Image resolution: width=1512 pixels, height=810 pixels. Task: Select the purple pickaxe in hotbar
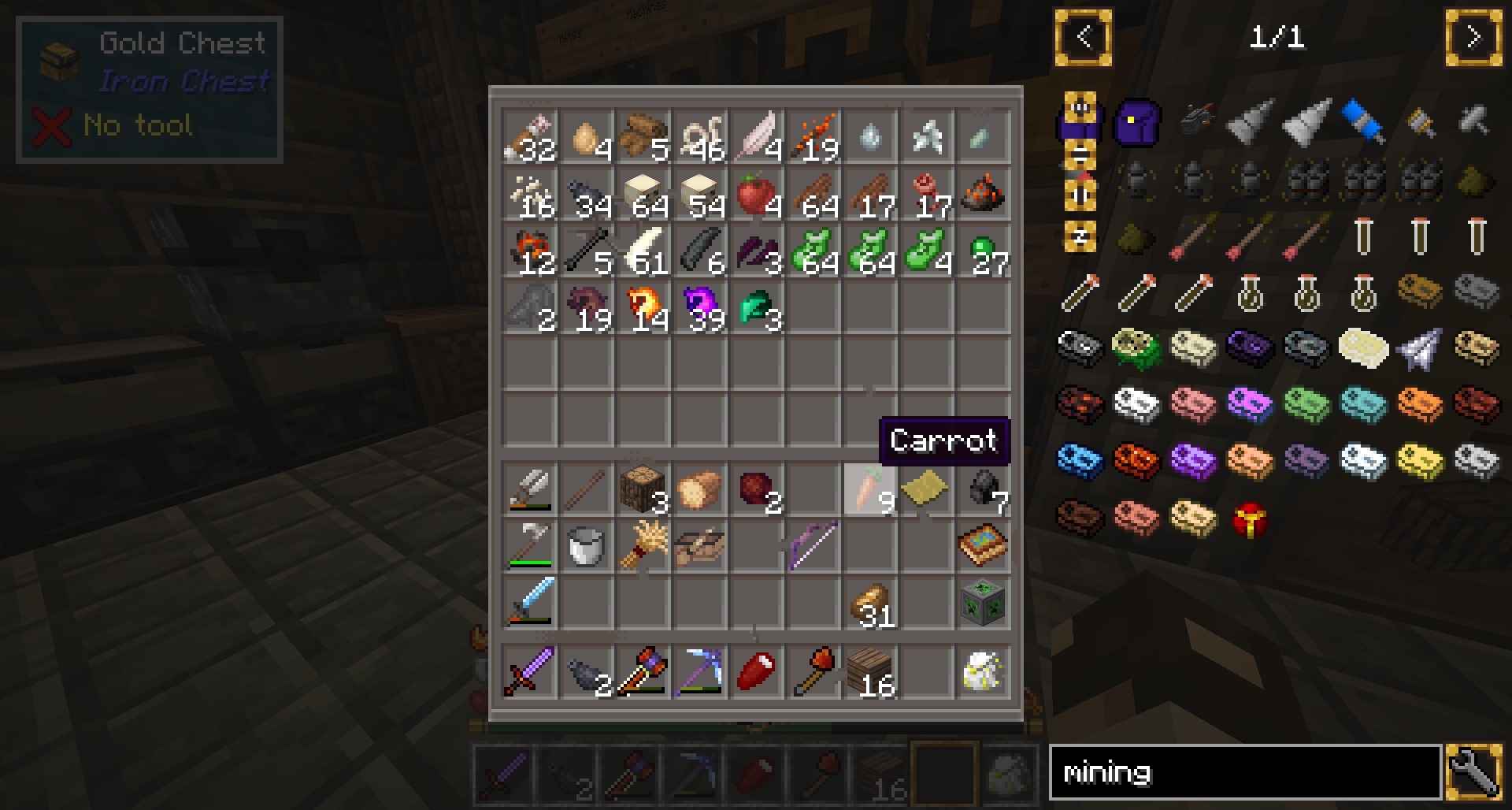(700, 671)
